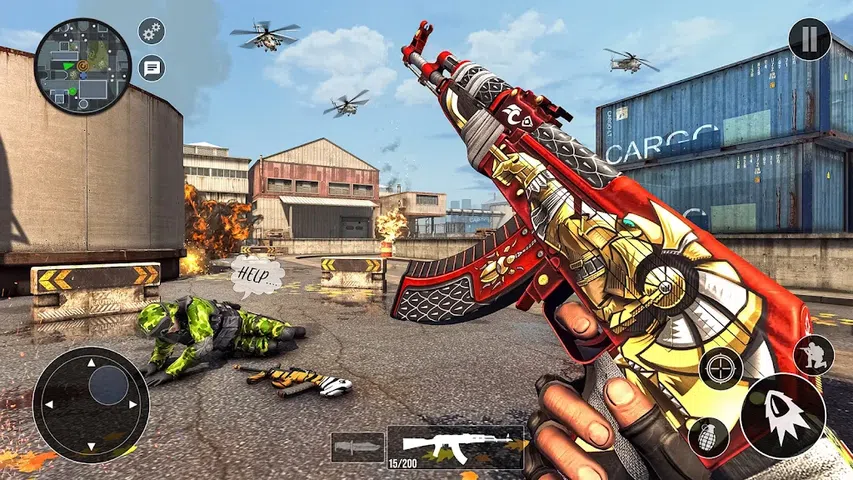
Task: Toggle crouch with the kneeling soldier icon
Action: point(813,355)
